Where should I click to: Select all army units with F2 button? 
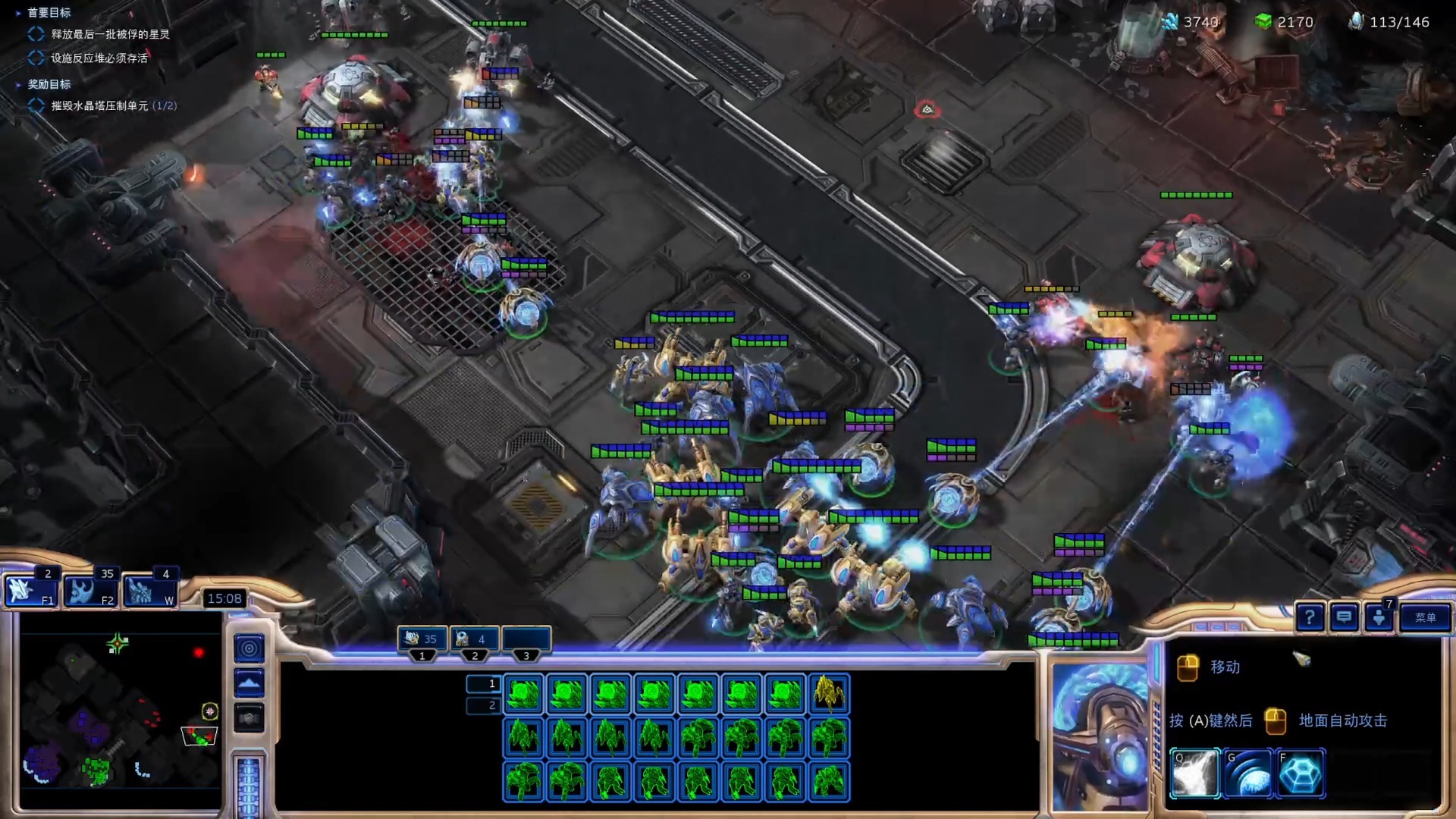[90, 591]
